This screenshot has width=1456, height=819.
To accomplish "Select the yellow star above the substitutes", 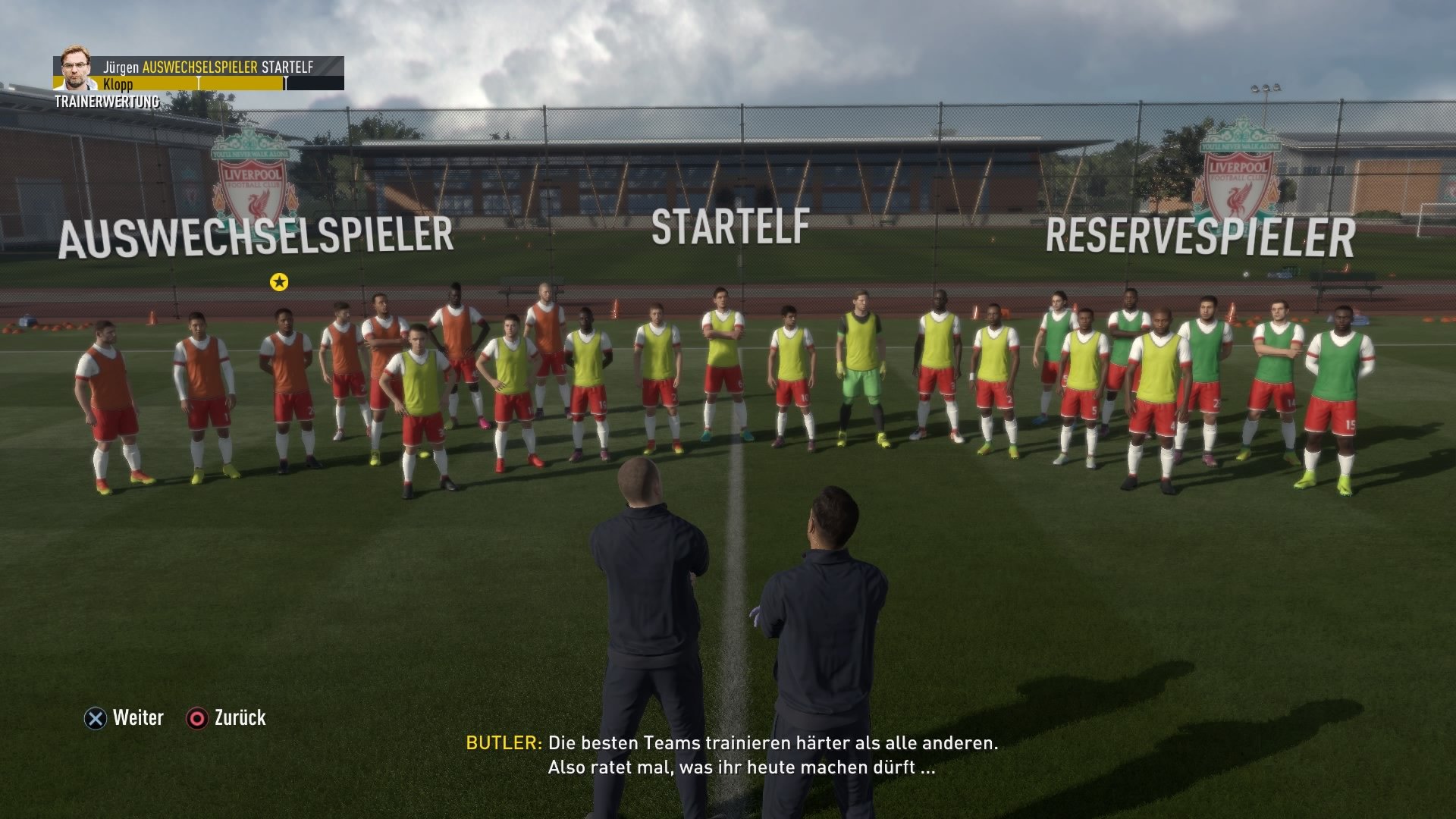I will coord(281,281).
